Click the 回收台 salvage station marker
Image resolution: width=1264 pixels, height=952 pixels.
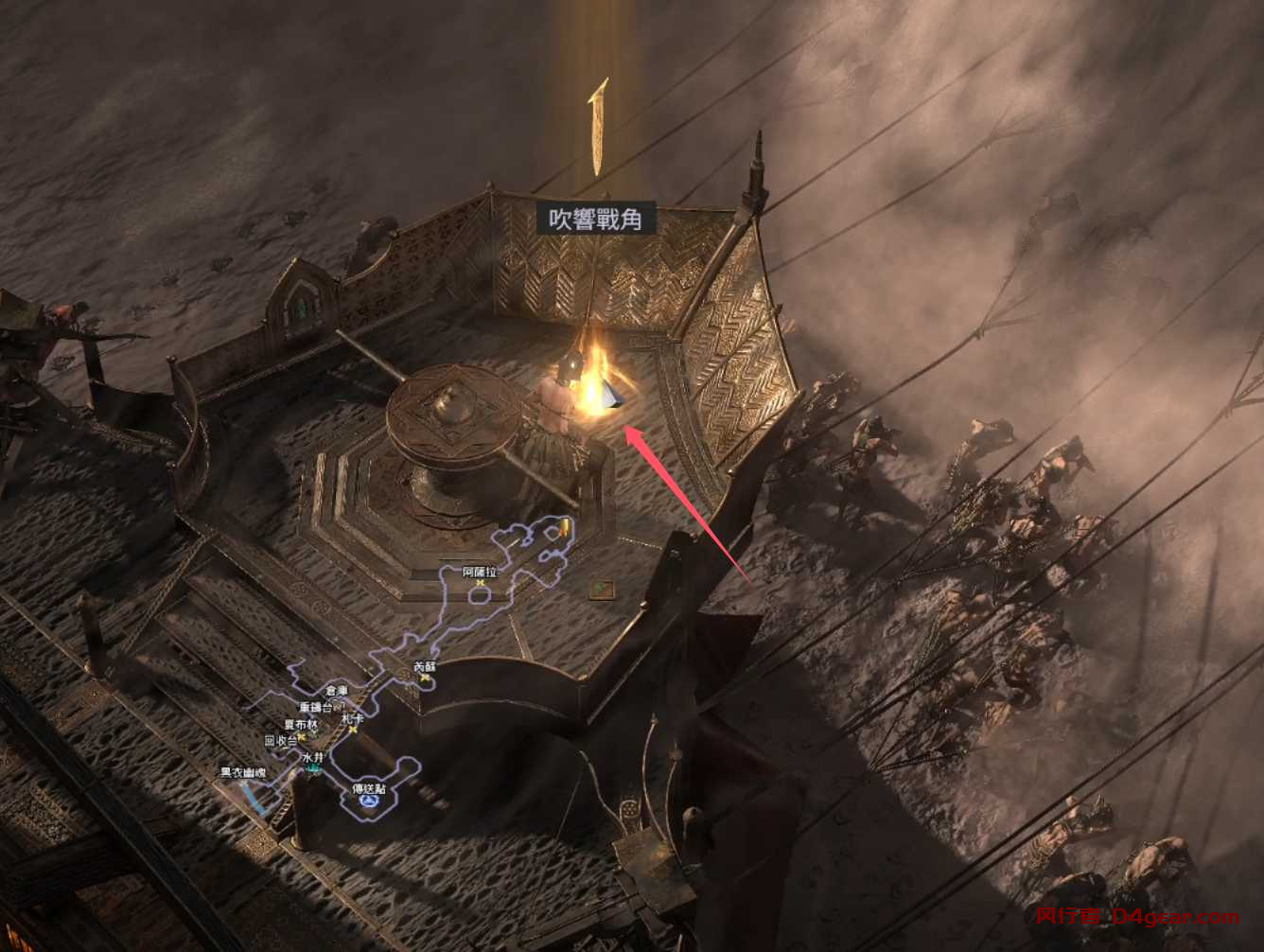coord(301,736)
